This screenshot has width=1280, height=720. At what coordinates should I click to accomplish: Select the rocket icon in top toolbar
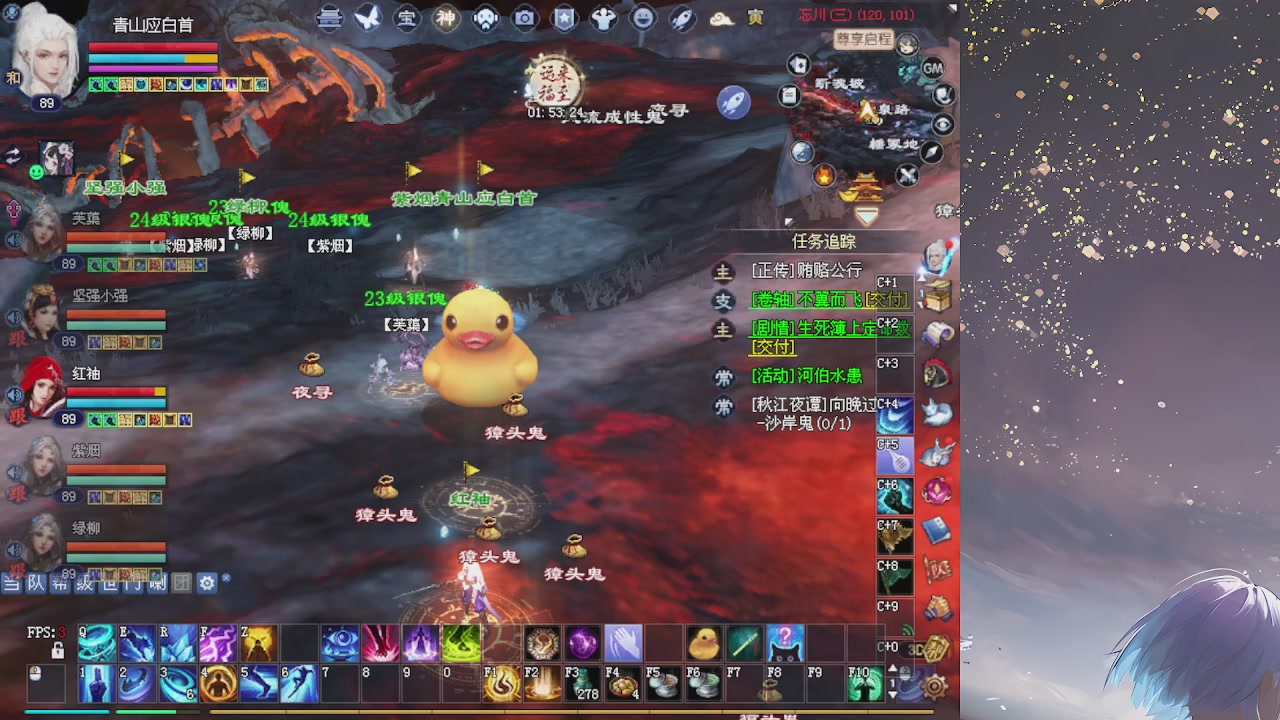coord(681,18)
